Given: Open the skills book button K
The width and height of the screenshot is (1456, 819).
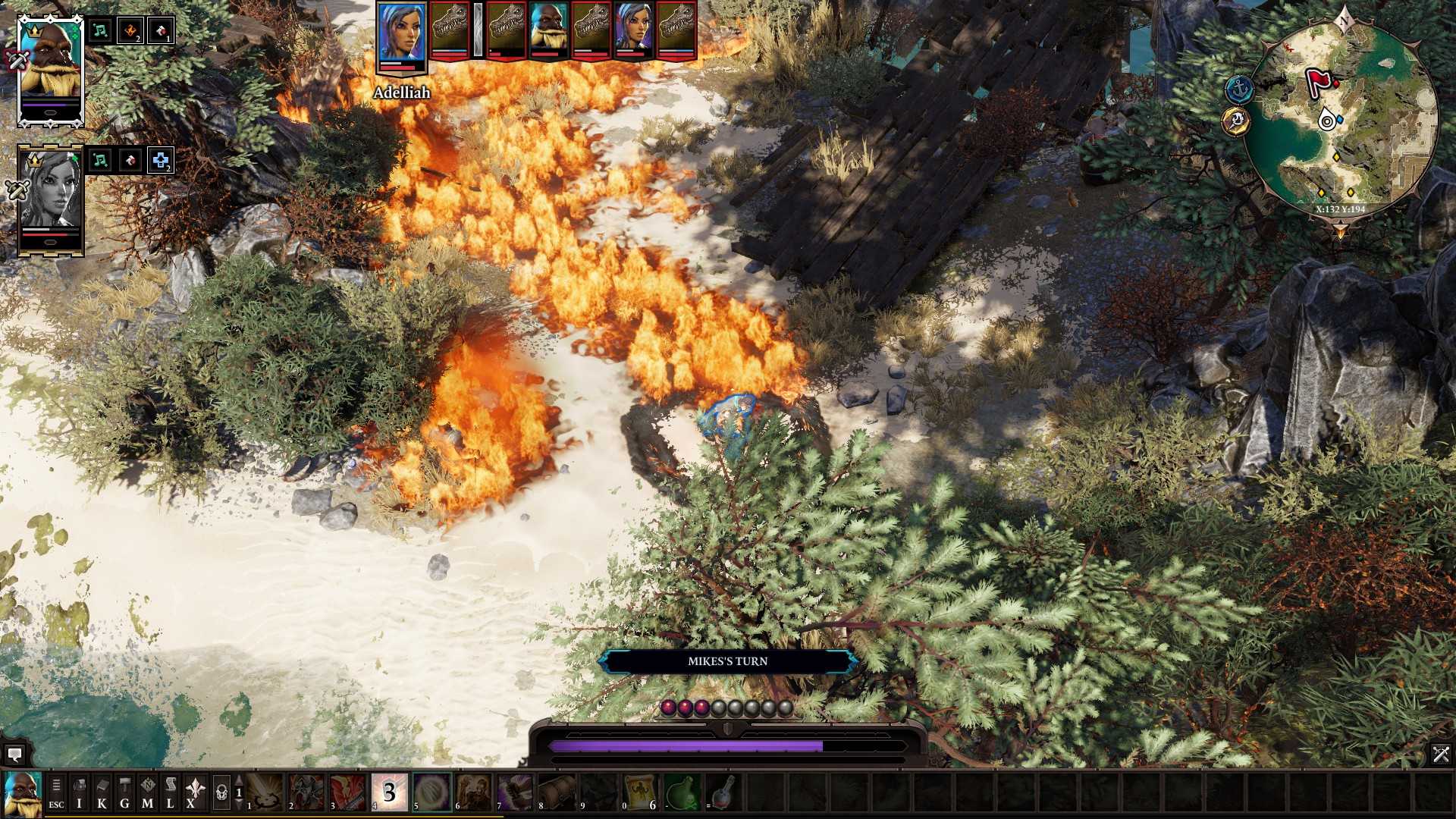Looking at the screenshot, I should pos(102,793).
